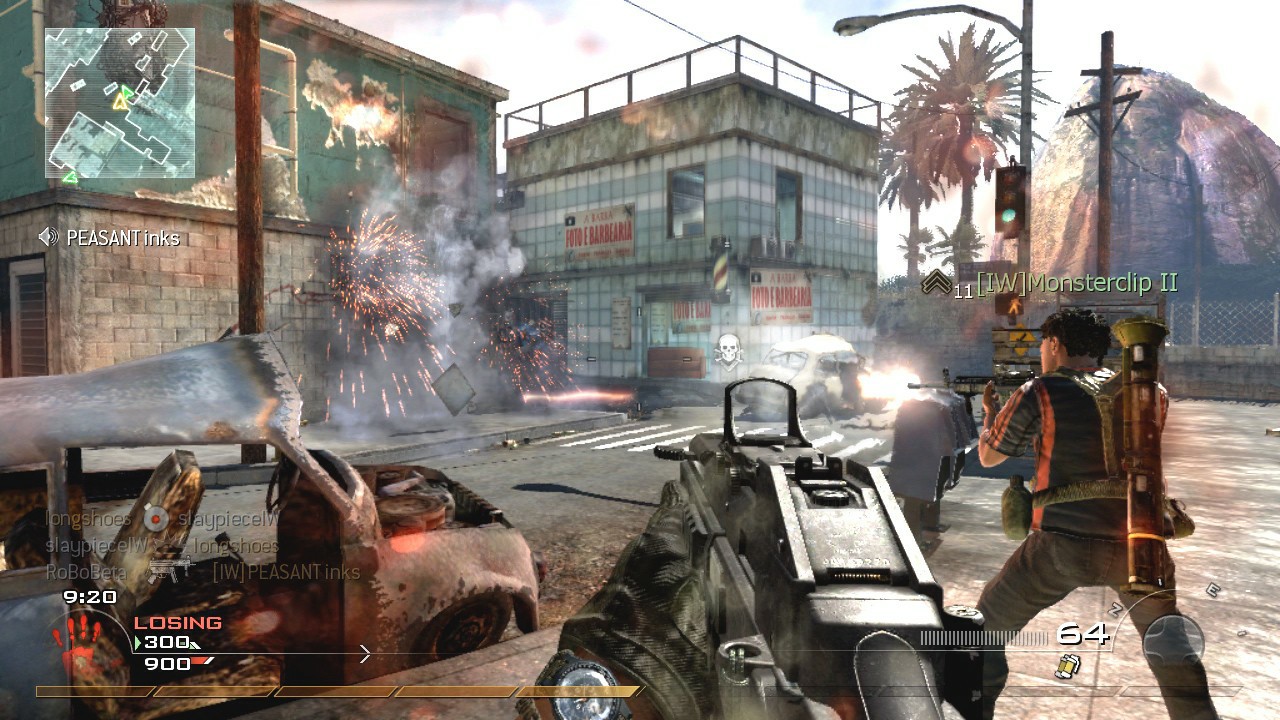Click the speaker icon next to PEASANT inks
Image resolution: width=1280 pixels, height=720 pixels.
48,238
